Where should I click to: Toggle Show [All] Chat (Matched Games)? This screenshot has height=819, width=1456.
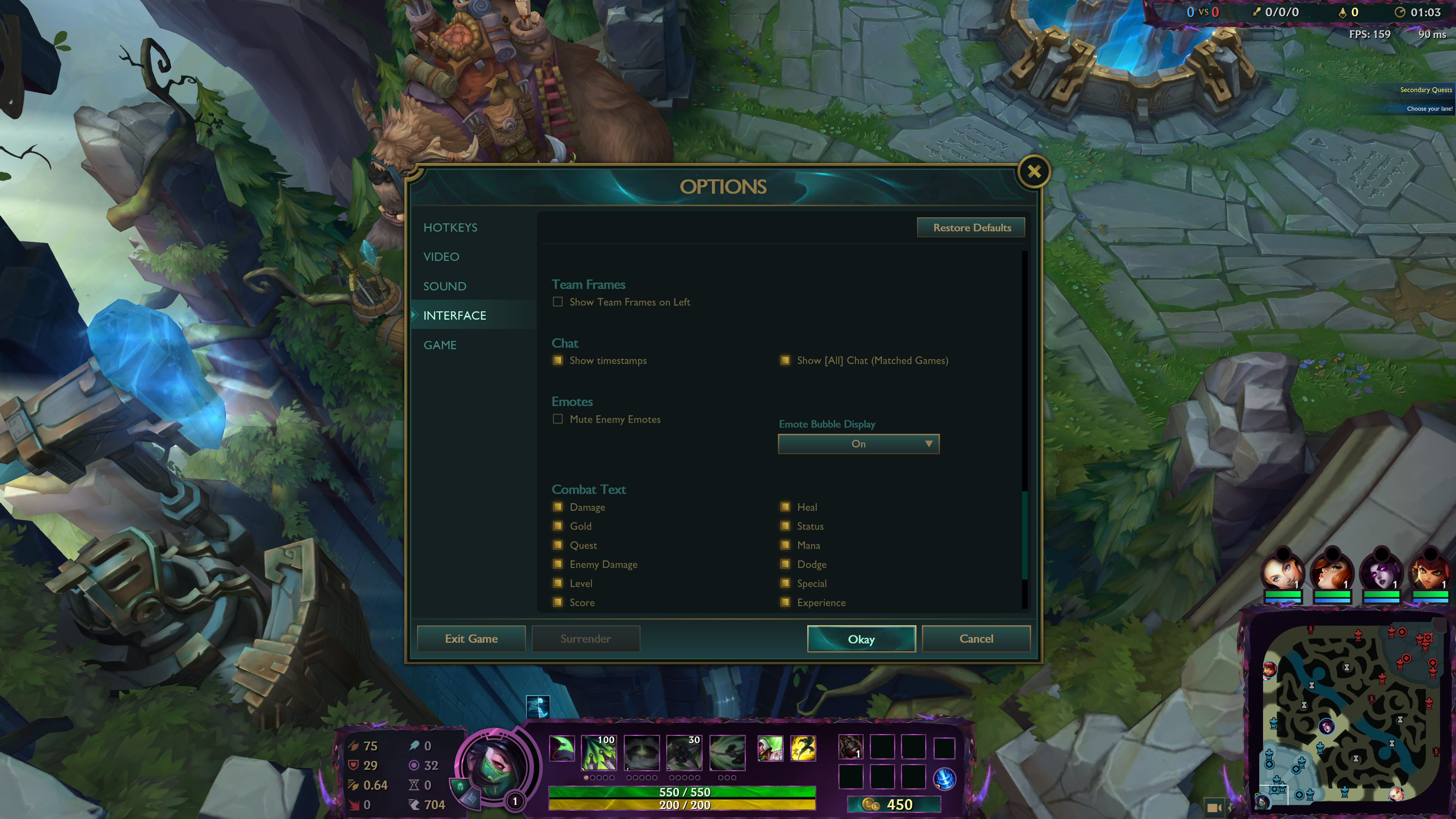pyautogui.click(x=785, y=361)
